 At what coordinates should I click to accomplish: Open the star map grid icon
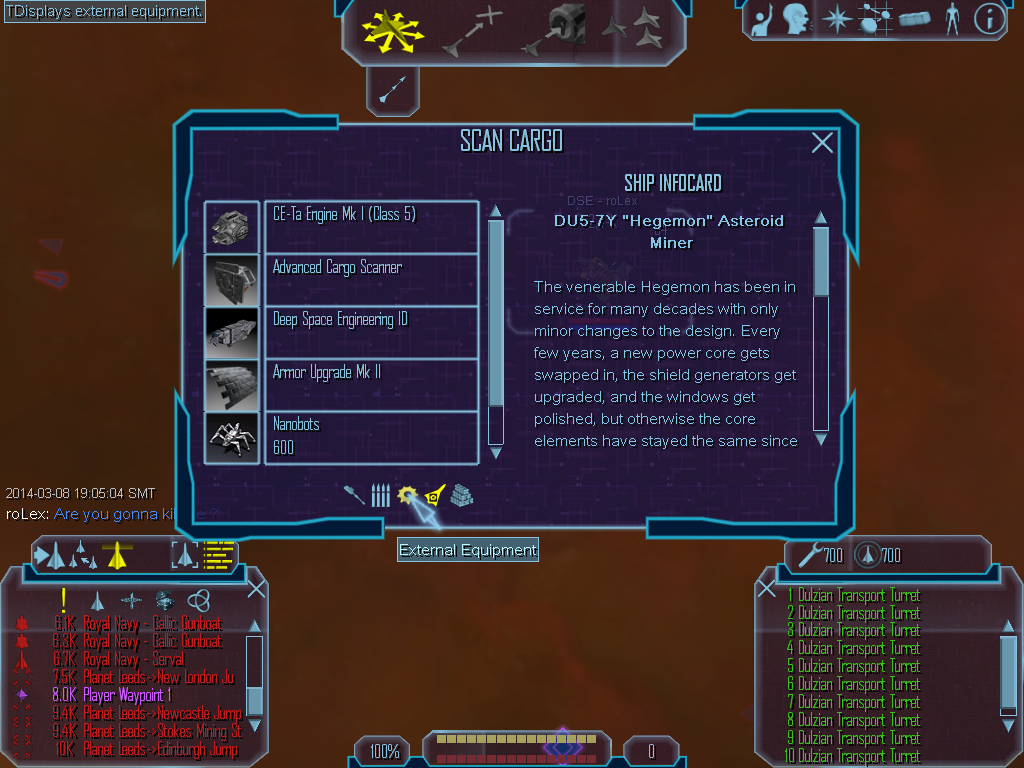(x=876, y=19)
